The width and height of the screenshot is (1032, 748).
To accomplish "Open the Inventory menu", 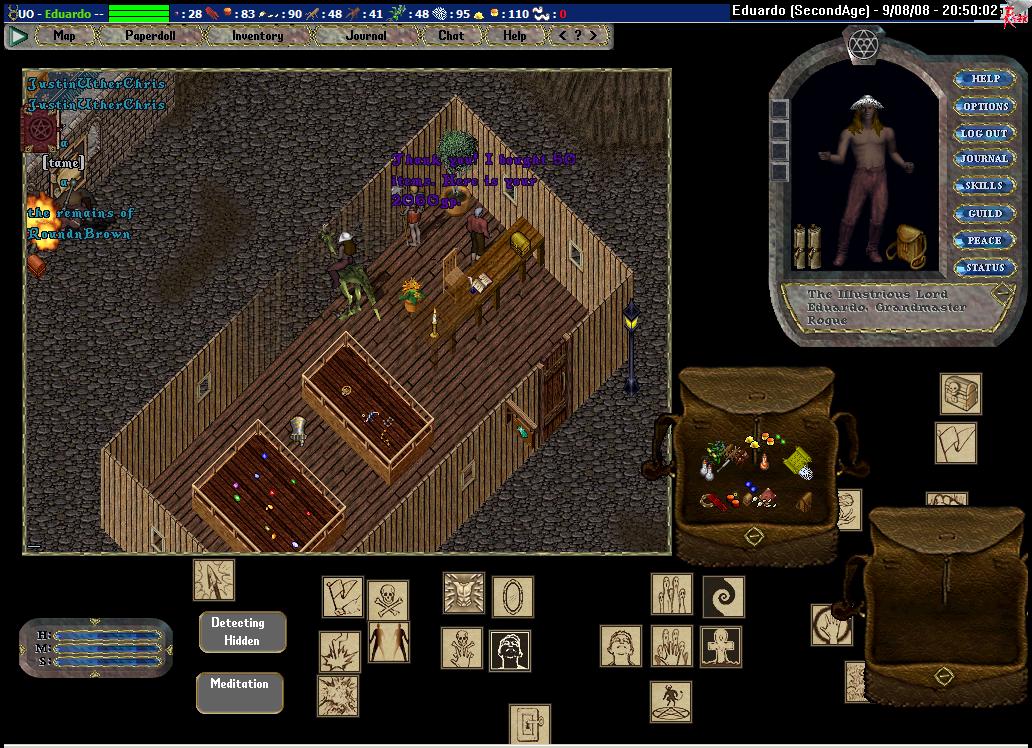I will [257, 36].
